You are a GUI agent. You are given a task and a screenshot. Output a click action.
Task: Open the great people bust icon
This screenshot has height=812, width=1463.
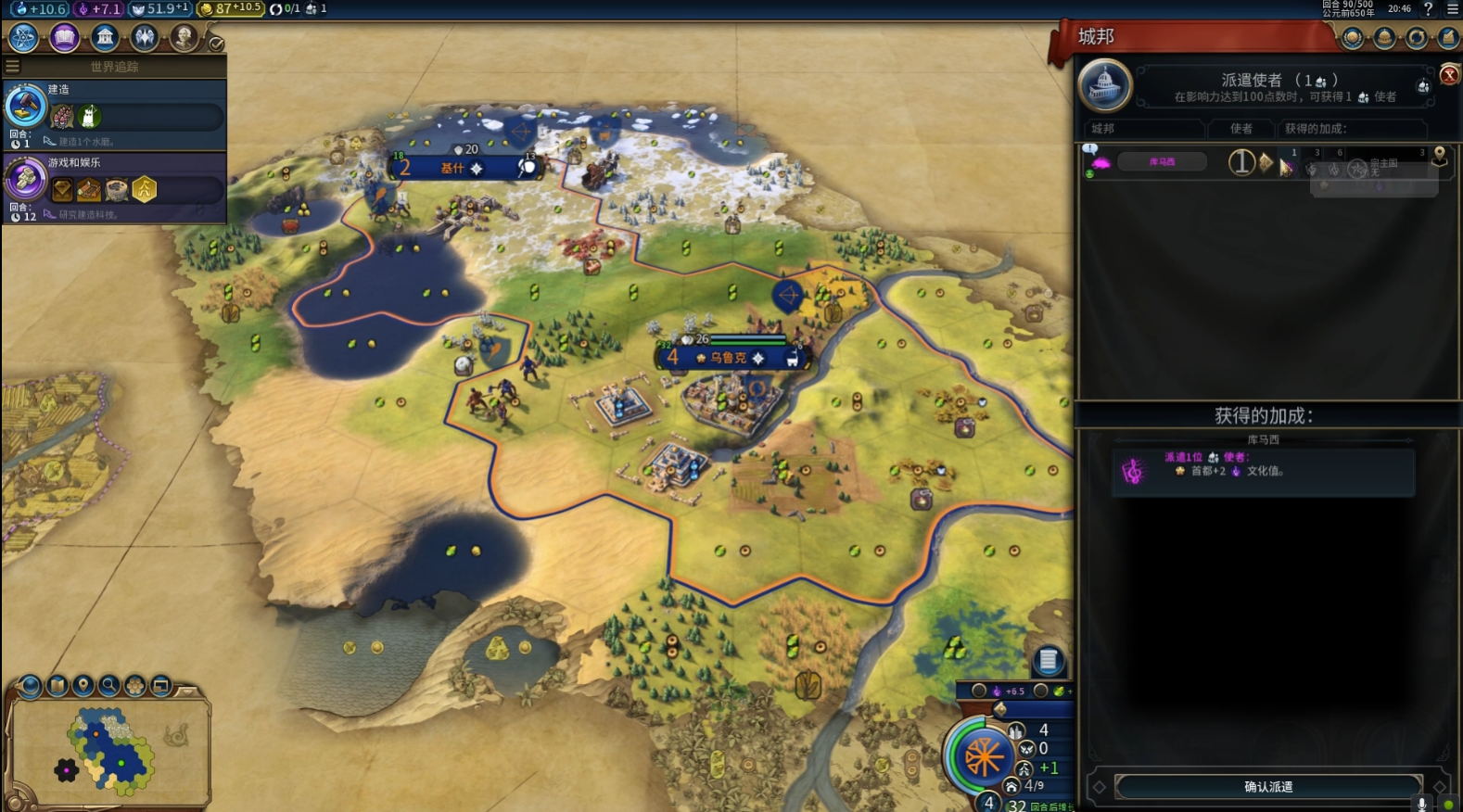184,38
